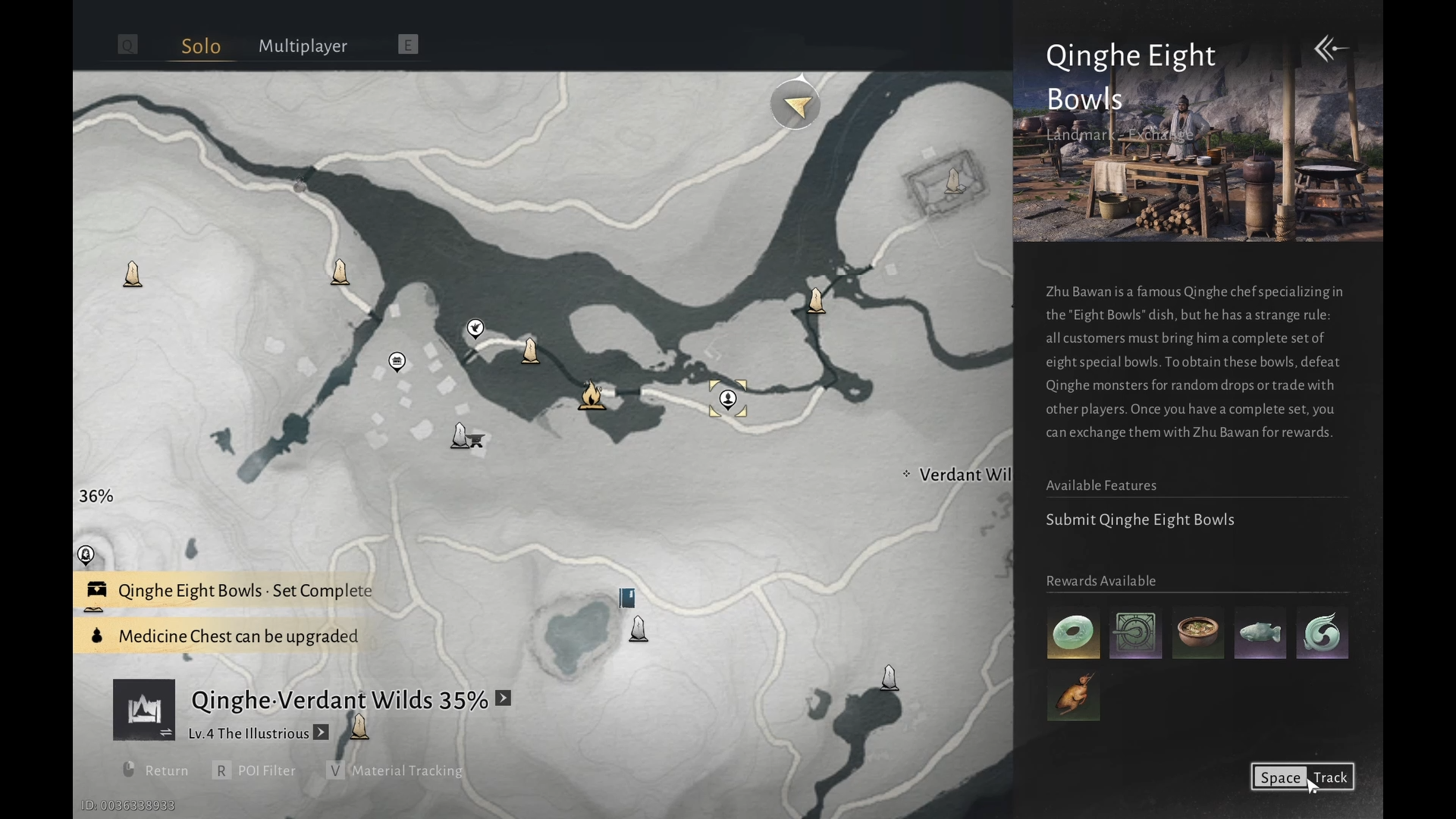Viewport: 1456px width, 819px height.
Task: Open Lv.4 The Illustrious details arrow
Action: pos(322,733)
